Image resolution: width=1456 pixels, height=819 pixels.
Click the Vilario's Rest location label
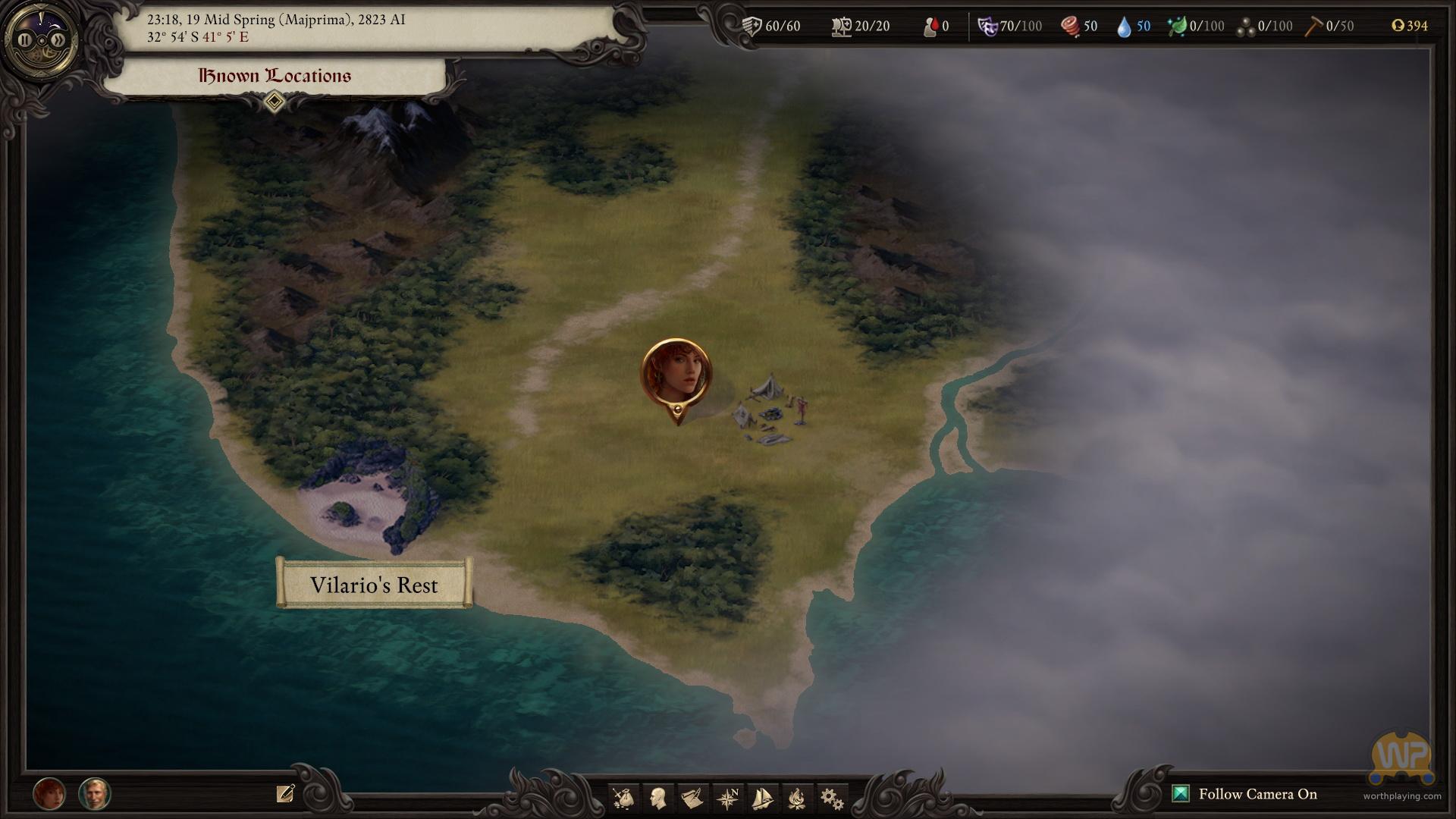tap(374, 585)
